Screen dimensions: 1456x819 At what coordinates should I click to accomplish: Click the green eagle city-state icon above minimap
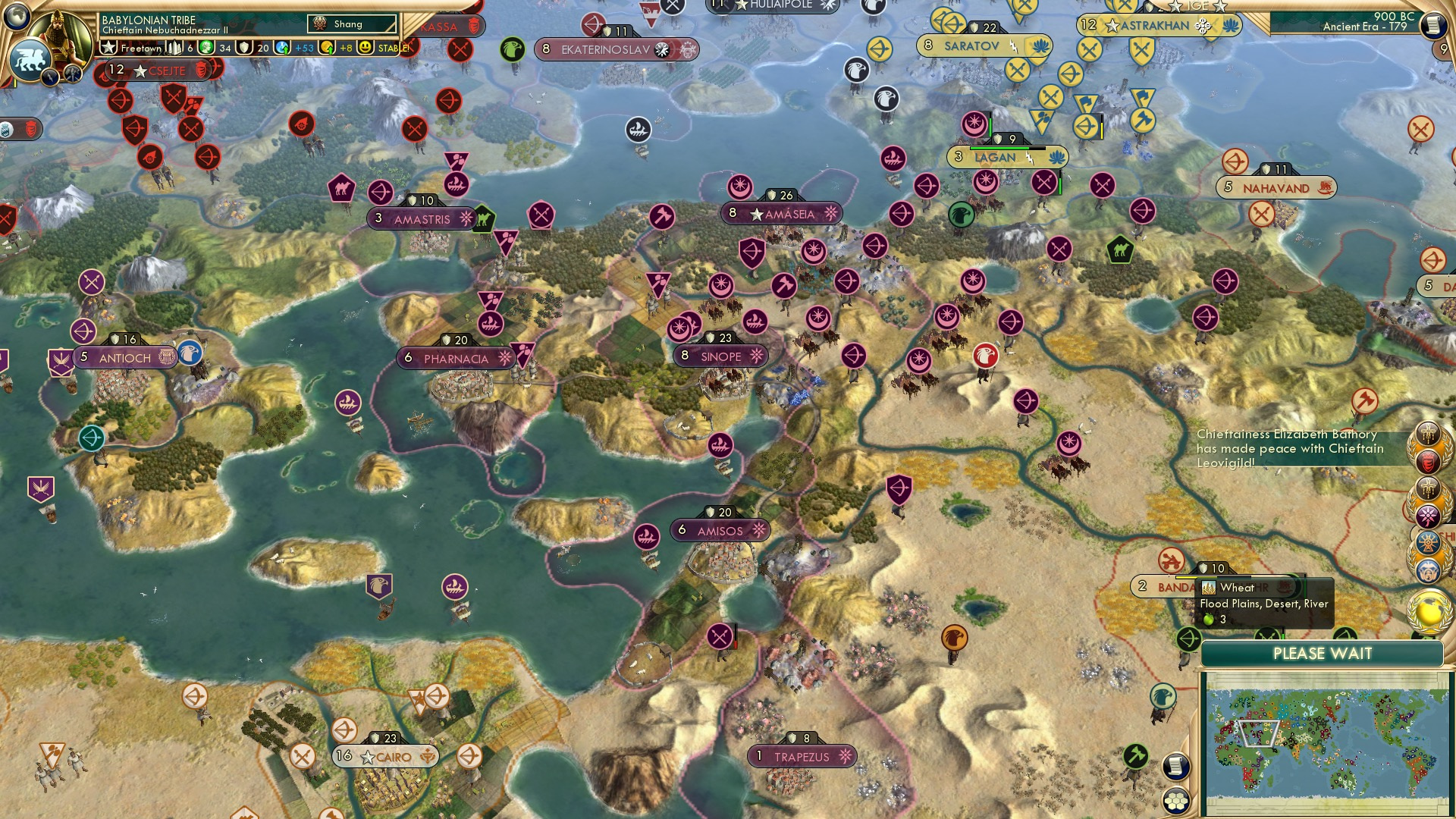coord(1163,695)
